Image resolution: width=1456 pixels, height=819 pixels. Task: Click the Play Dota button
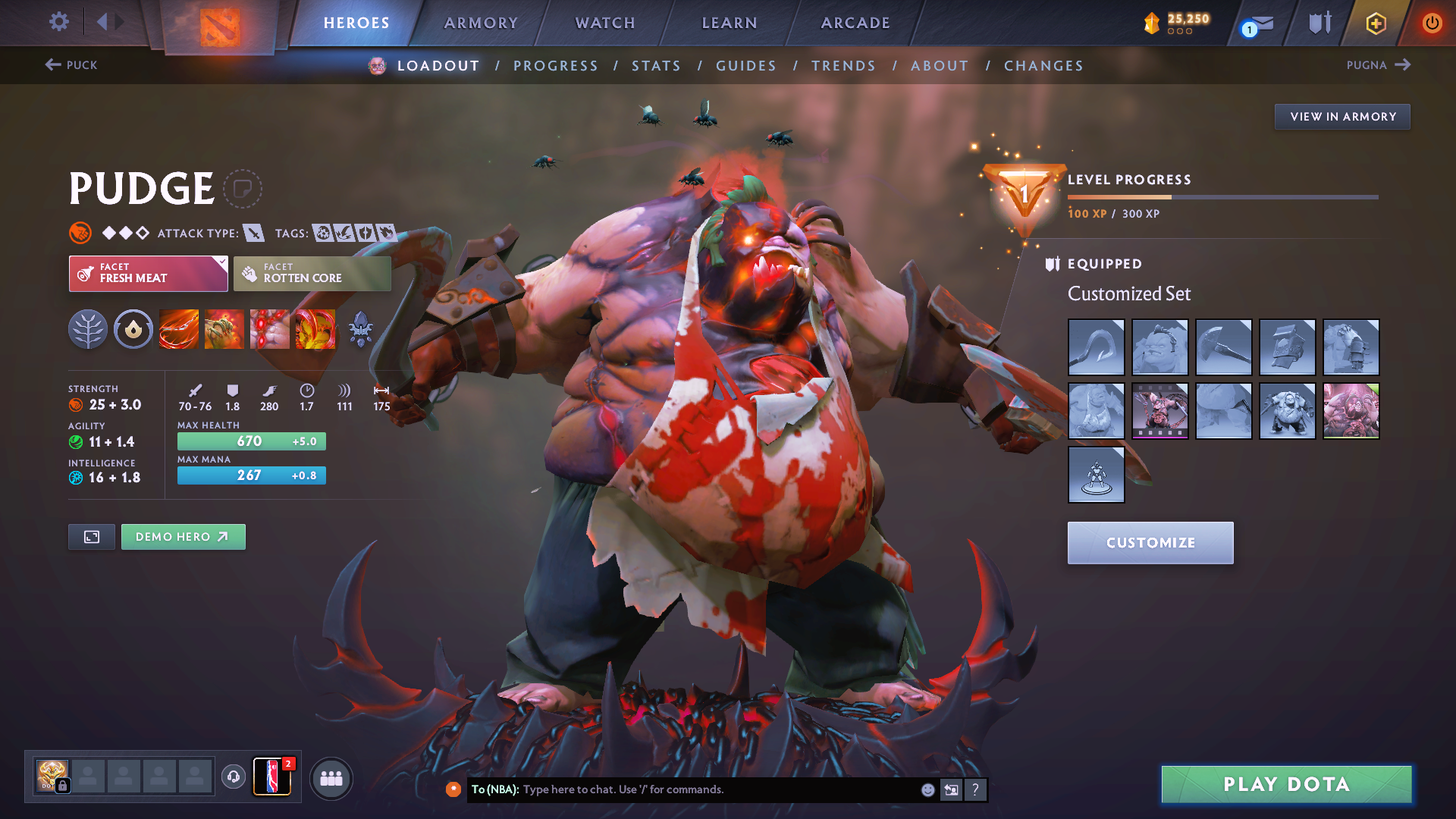pos(1286,784)
